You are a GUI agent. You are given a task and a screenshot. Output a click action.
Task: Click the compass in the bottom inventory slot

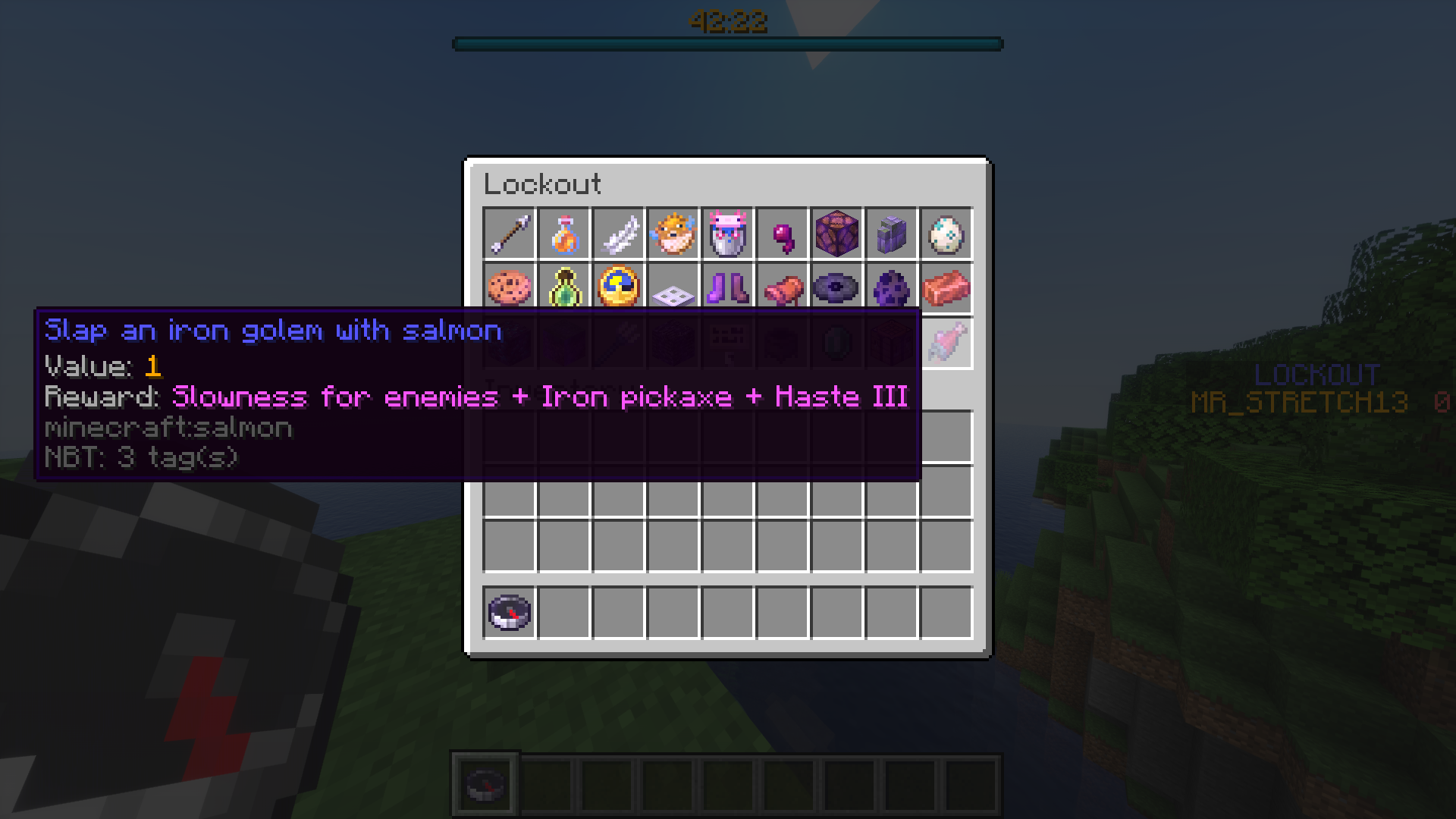(510, 613)
